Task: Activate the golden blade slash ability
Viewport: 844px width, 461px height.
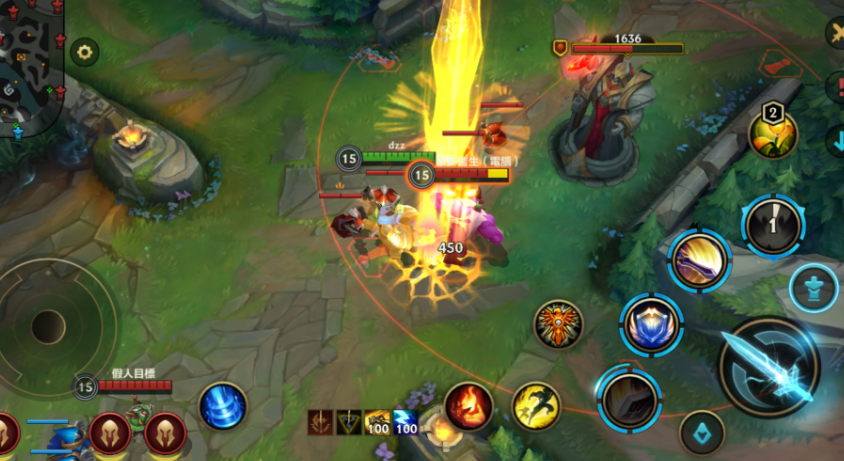Action: tap(699, 260)
